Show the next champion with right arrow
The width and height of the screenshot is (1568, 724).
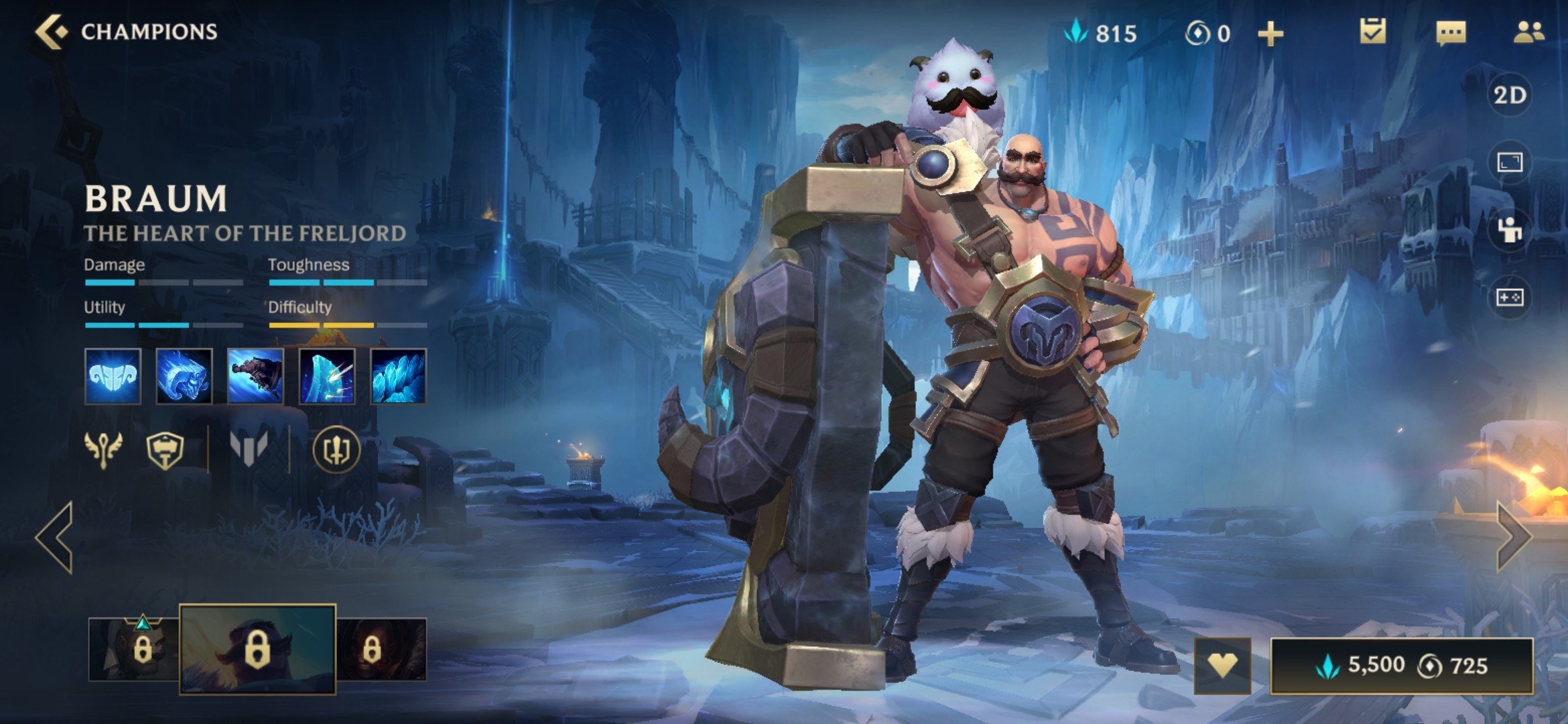pos(1513,537)
